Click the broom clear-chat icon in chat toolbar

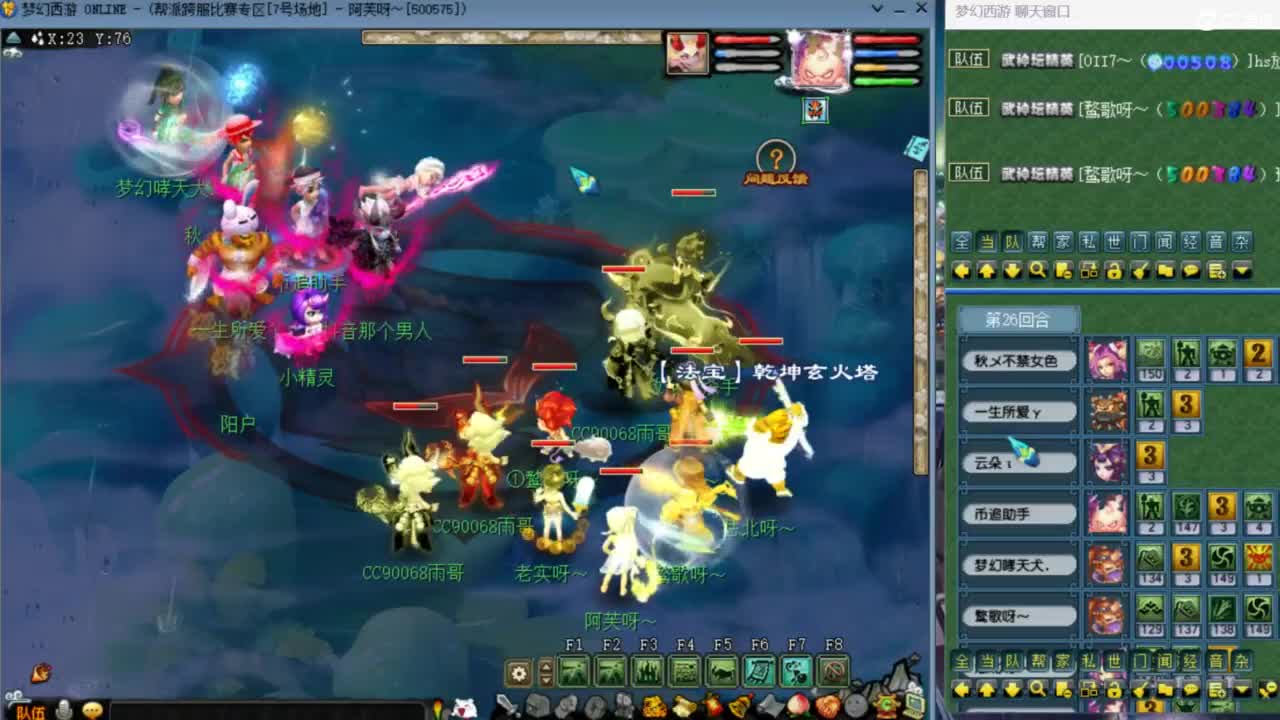coord(1141,270)
